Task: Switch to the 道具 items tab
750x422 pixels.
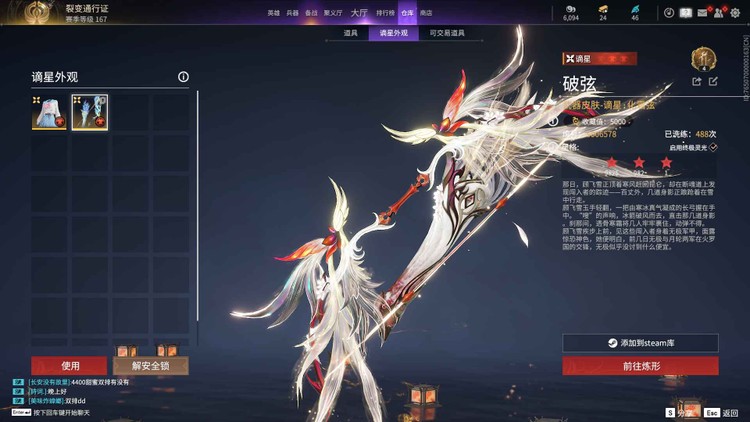Action: point(350,33)
